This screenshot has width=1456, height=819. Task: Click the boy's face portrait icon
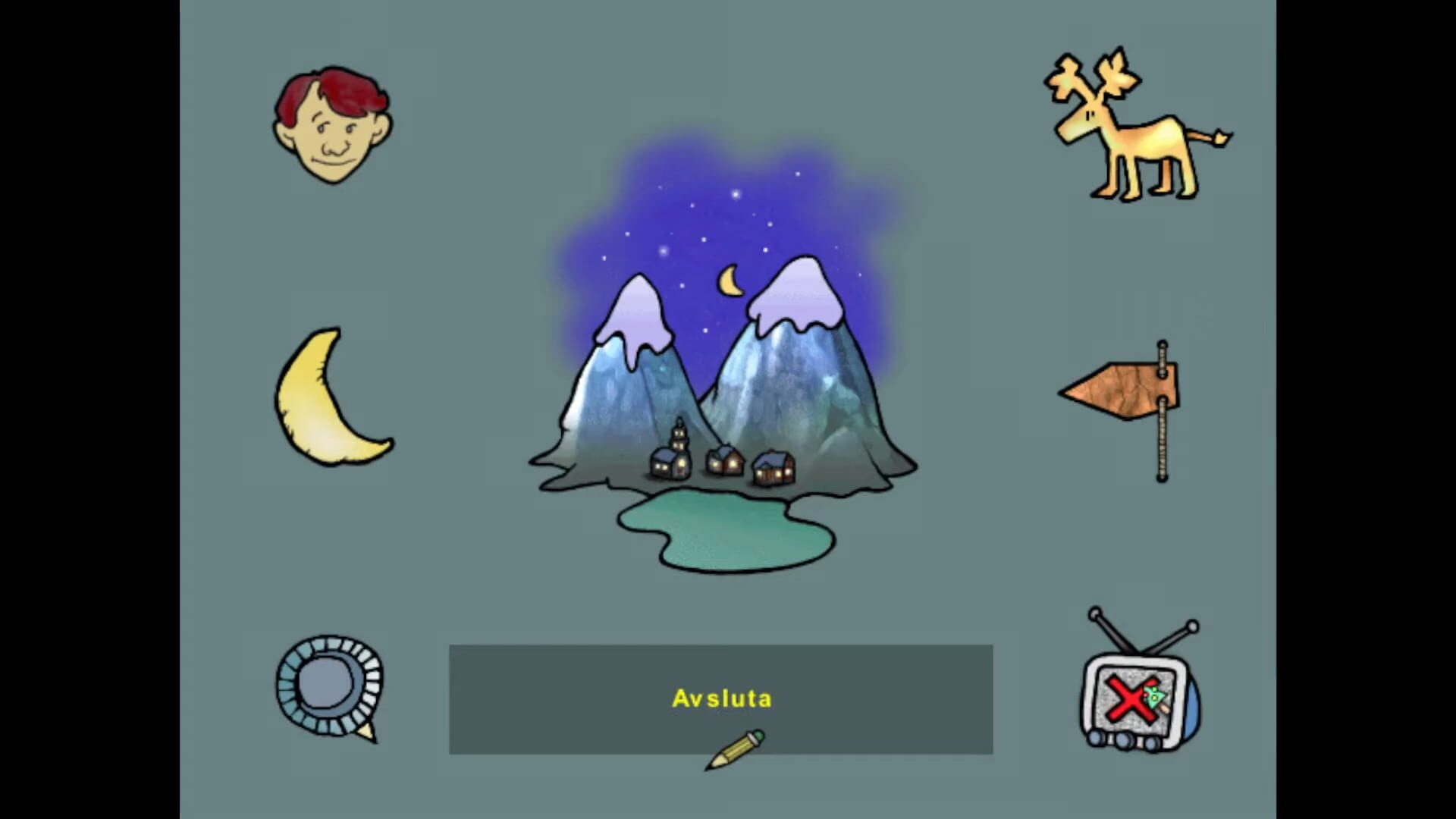(331, 125)
